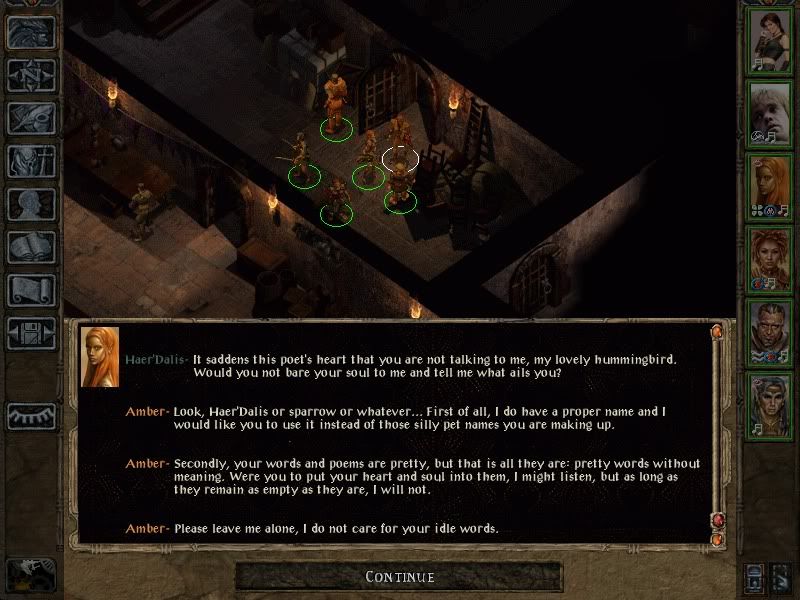800x600 pixels.
Task: Open the priest scroll screen
Action: [x=30, y=290]
